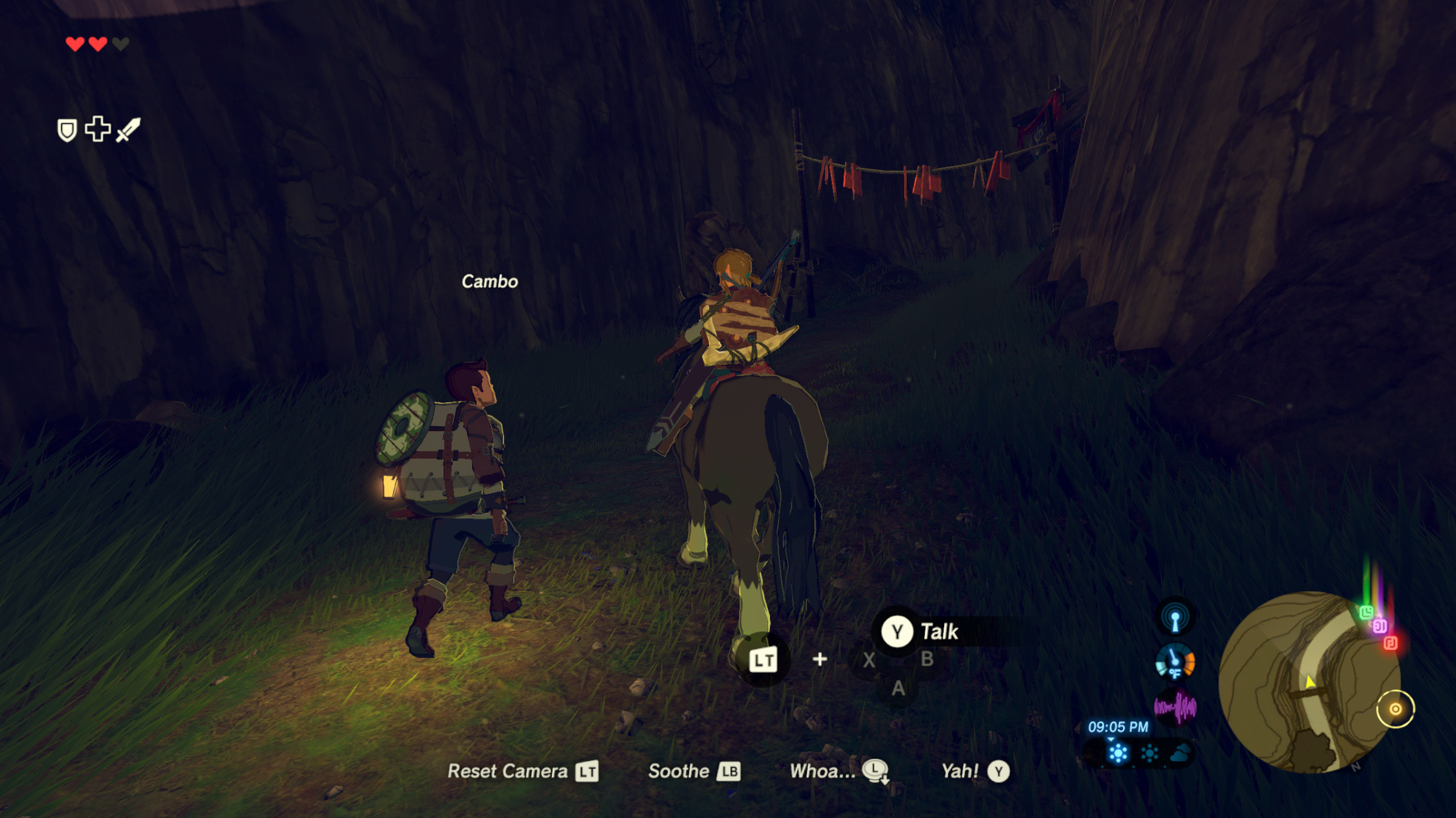Click the down arrow on the Whoa stick prompt
This screenshot has height=818, width=1456.
884,779
